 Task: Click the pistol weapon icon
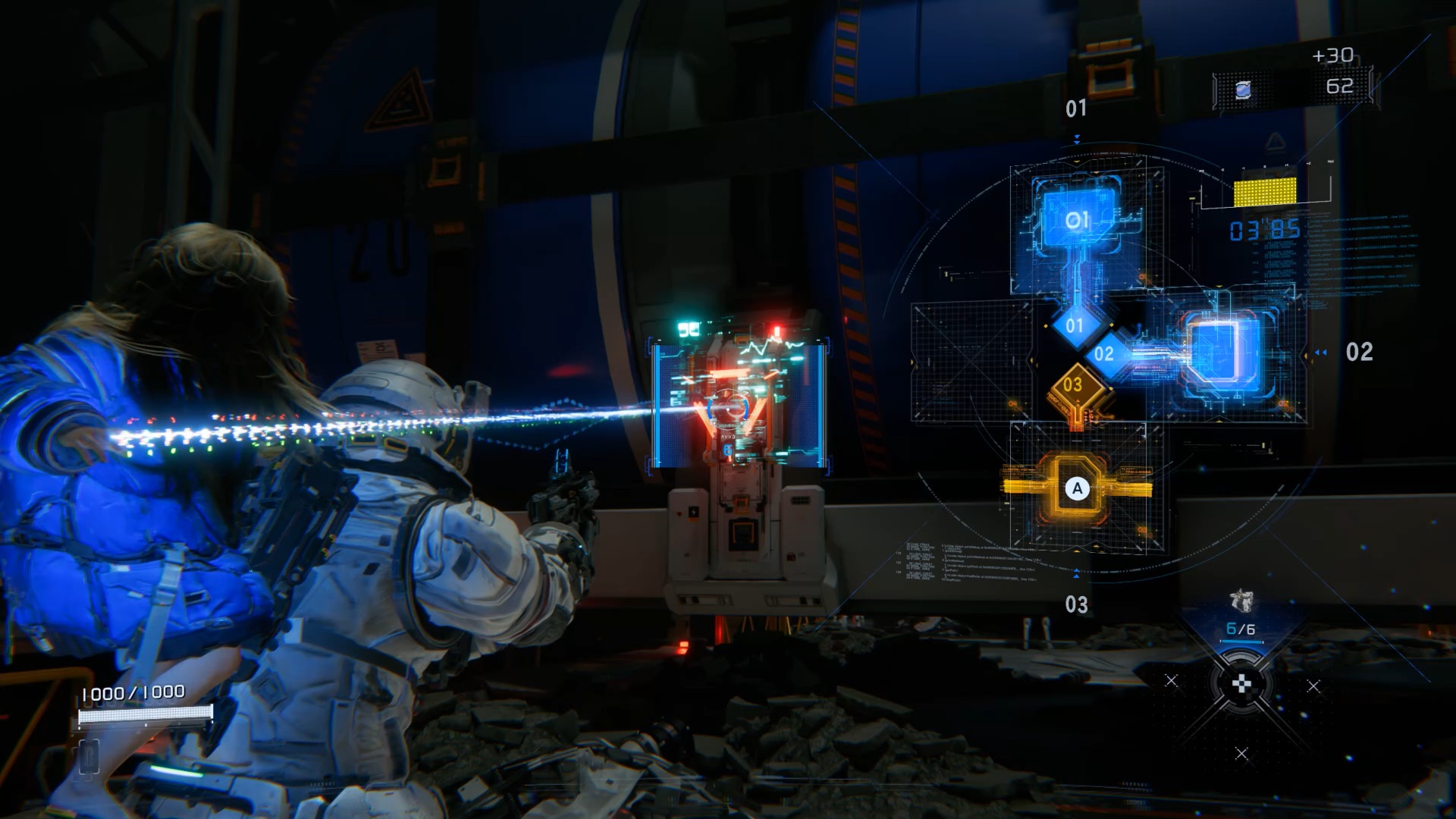click(1241, 602)
